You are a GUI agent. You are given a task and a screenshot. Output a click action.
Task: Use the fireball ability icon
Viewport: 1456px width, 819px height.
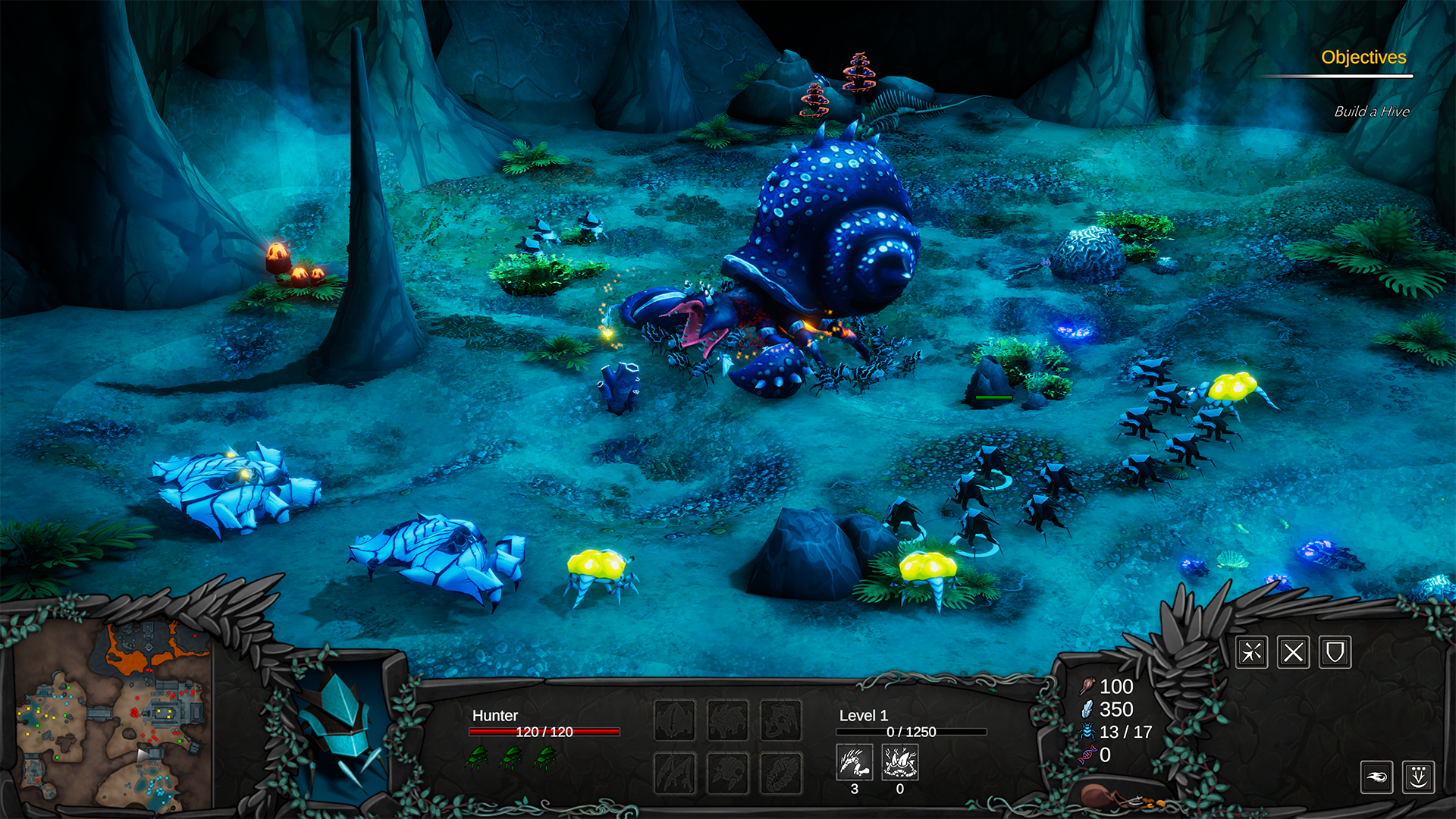click(1376, 777)
